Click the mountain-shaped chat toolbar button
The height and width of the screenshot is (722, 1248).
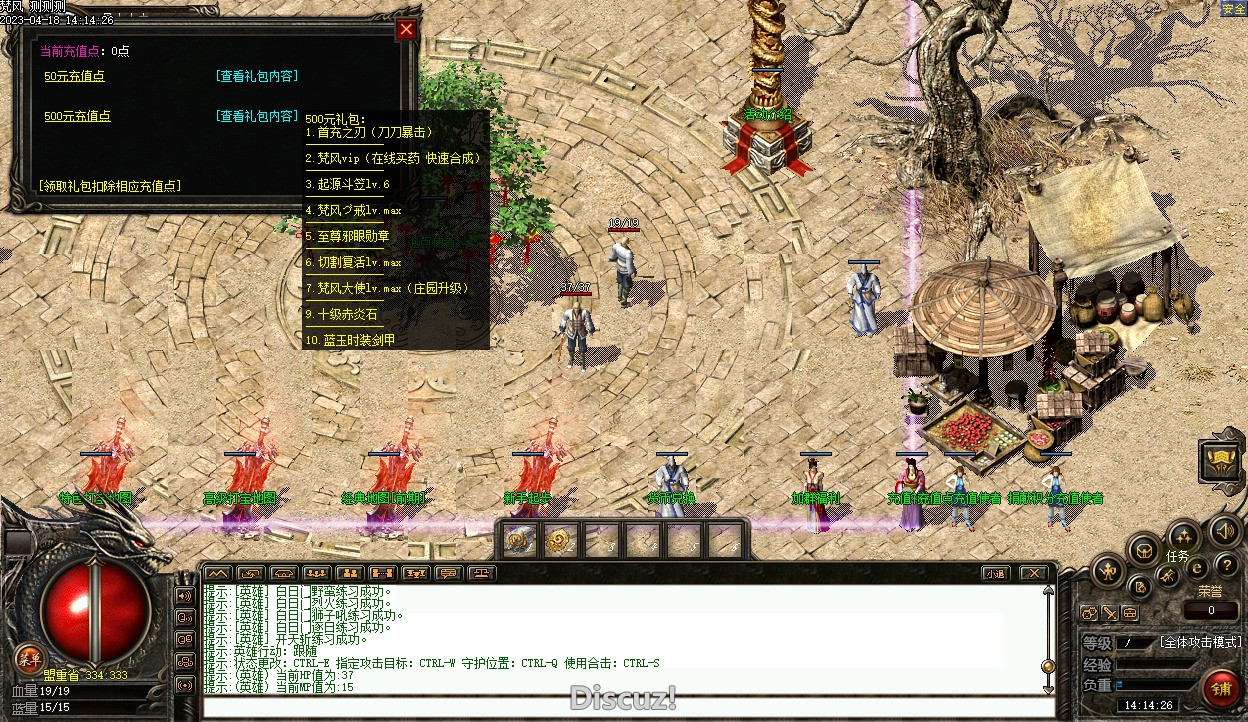point(217,574)
